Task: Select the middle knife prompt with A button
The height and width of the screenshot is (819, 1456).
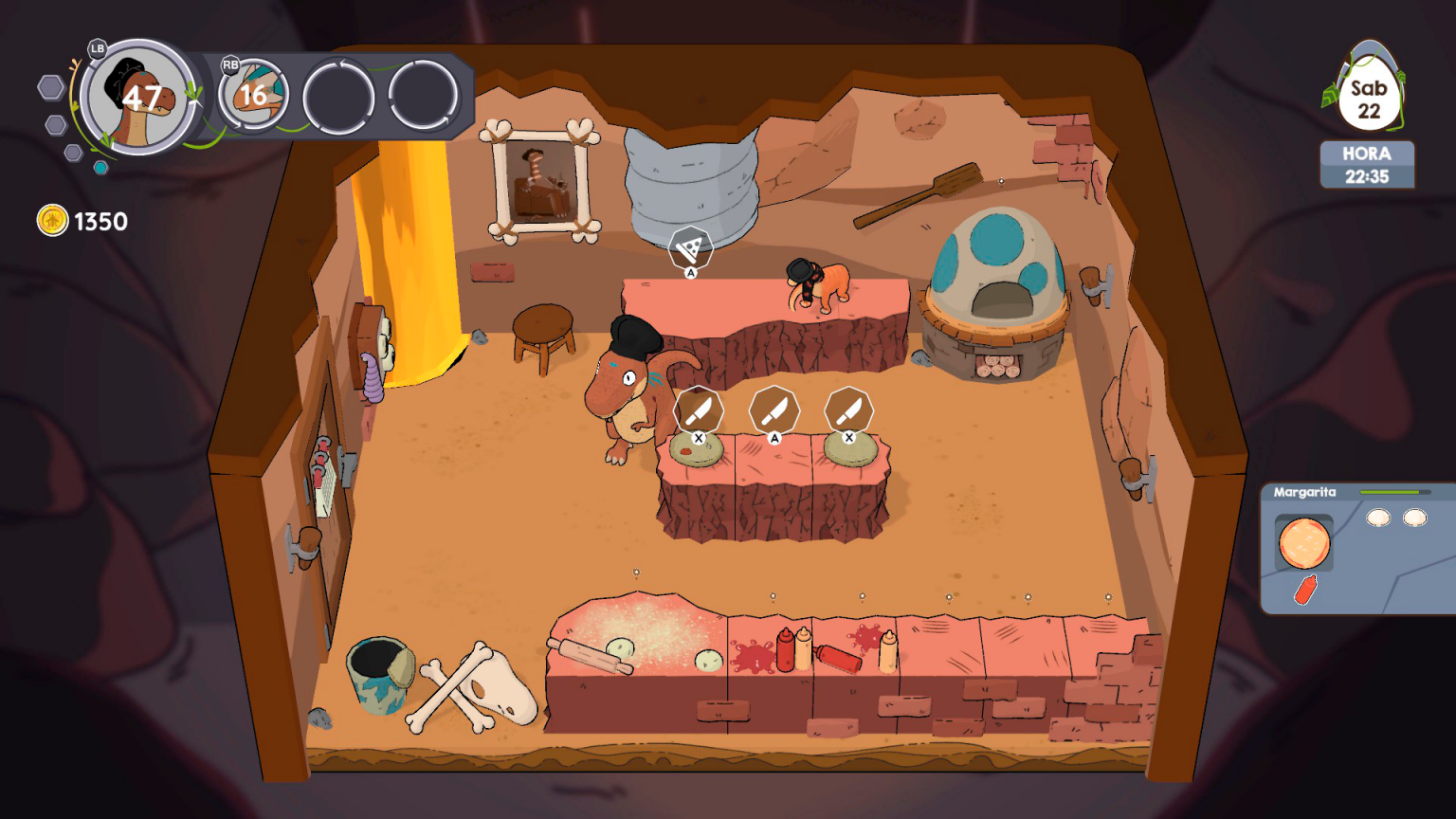Action: coord(774,409)
